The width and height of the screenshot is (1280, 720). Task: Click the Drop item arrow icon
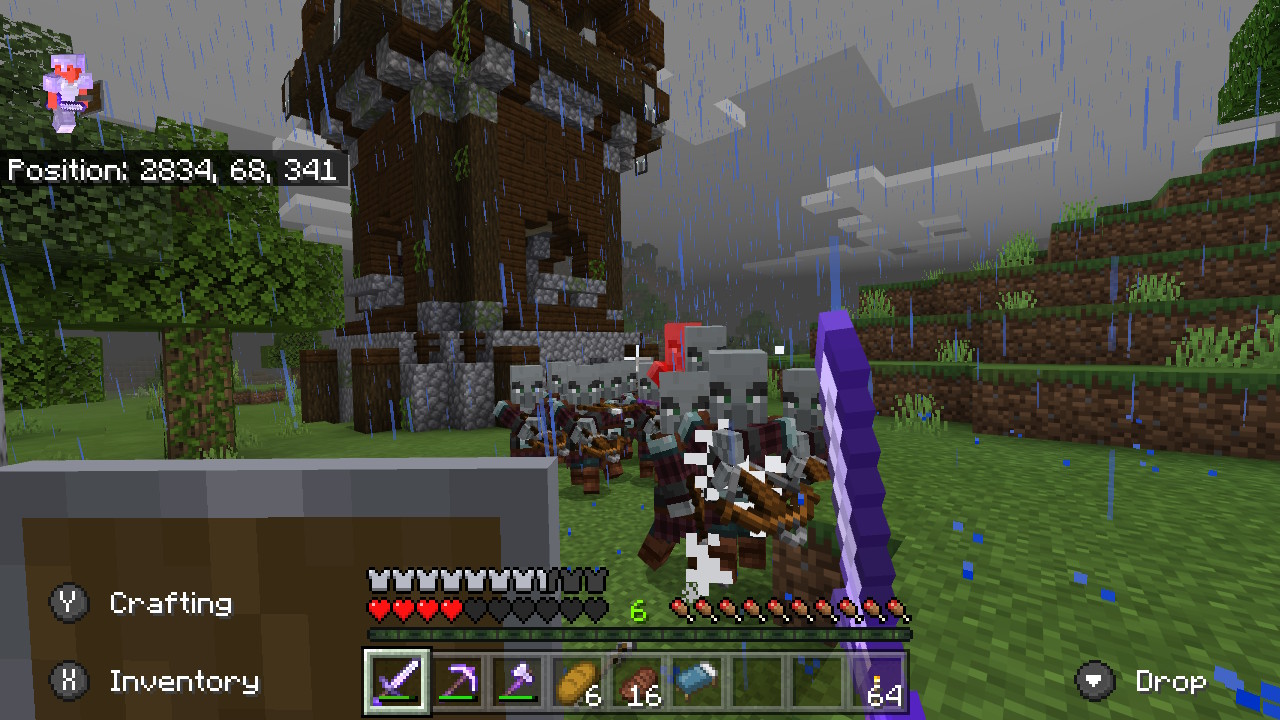pyautogui.click(x=1093, y=681)
